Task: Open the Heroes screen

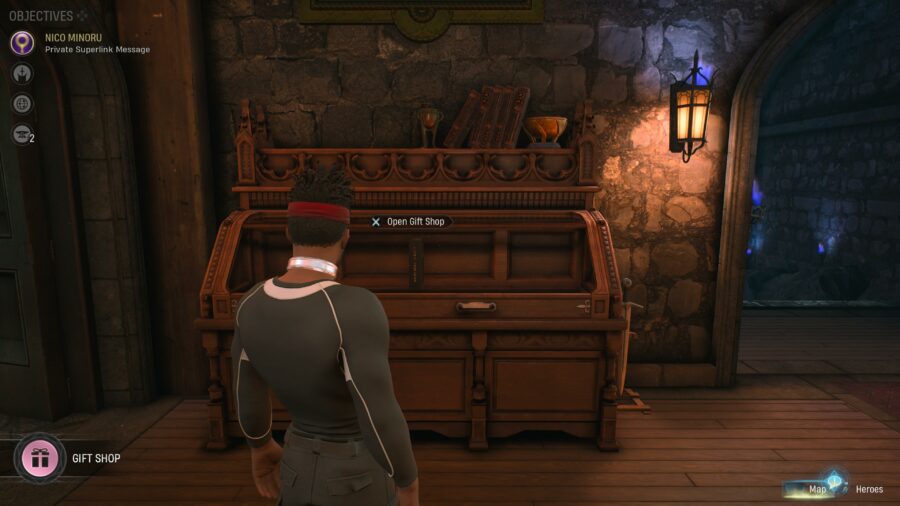Action: [868, 489]
